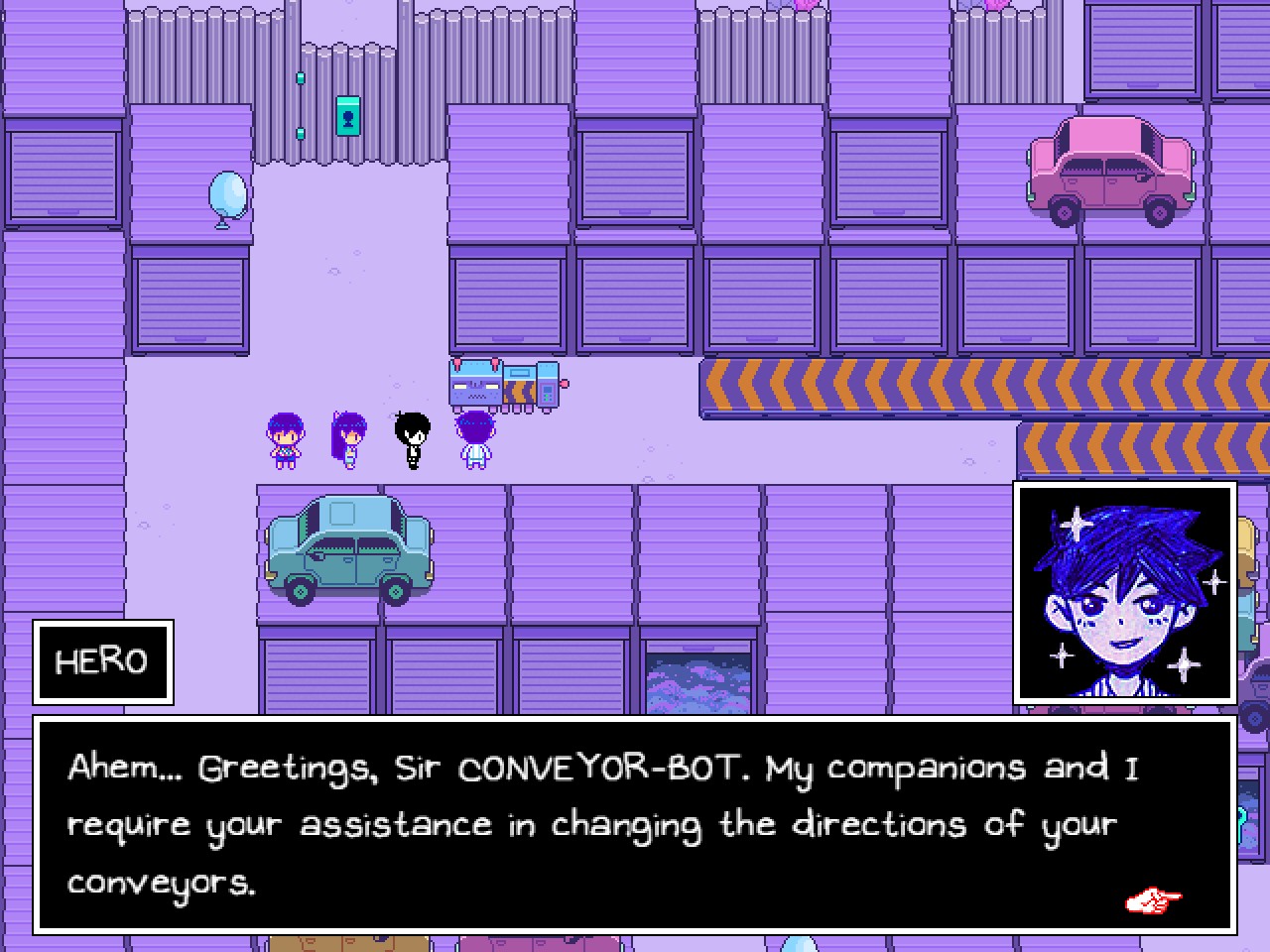Click the small door at the top wall
The image size is (1270, 952).
tap(348, 117)
